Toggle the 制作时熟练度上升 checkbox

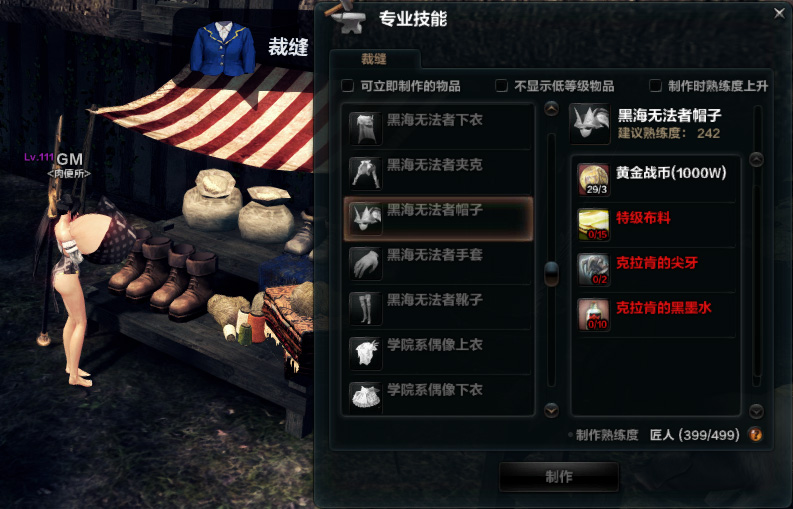656,86
